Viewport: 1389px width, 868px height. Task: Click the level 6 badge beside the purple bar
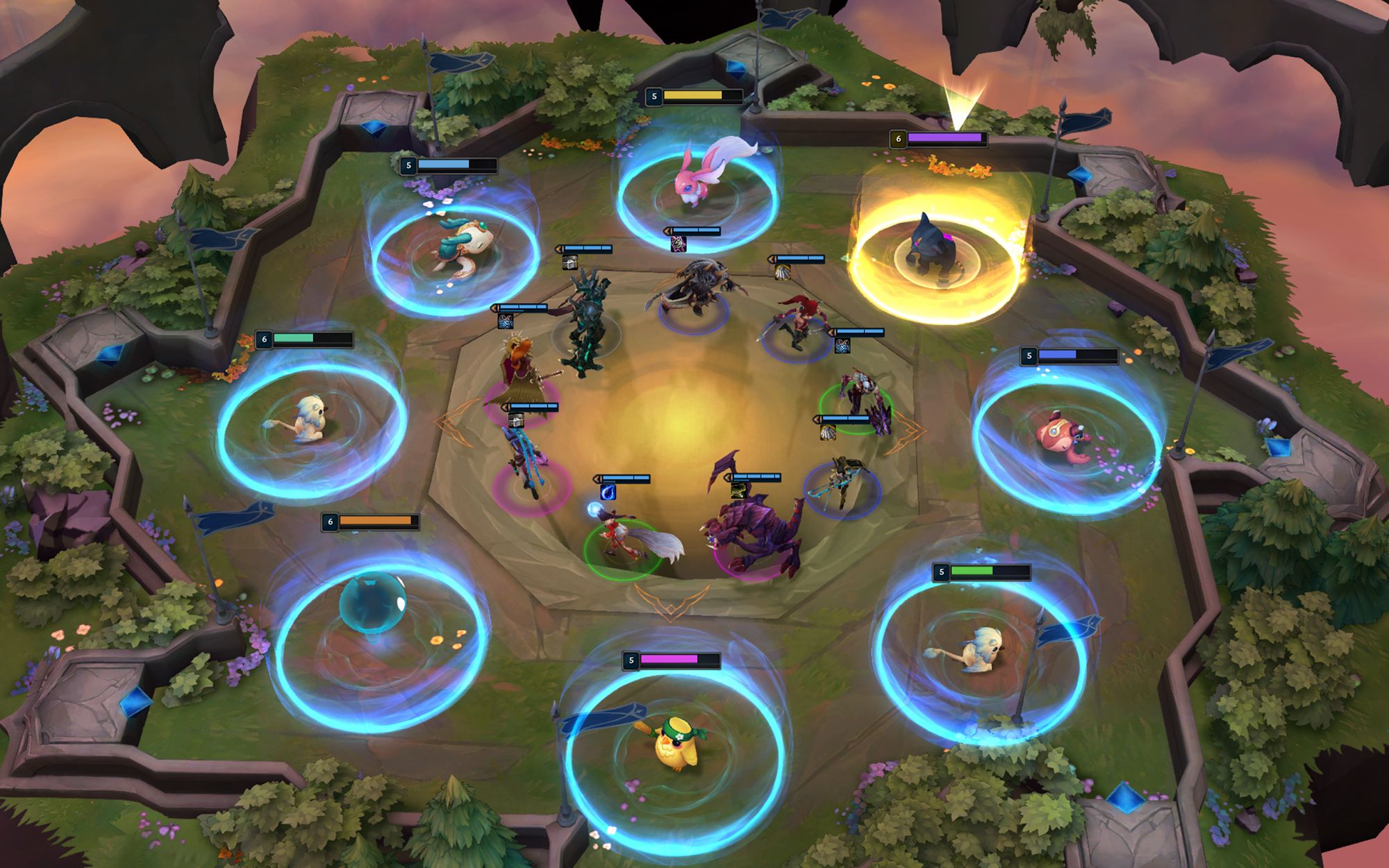[x=898, y=140]
